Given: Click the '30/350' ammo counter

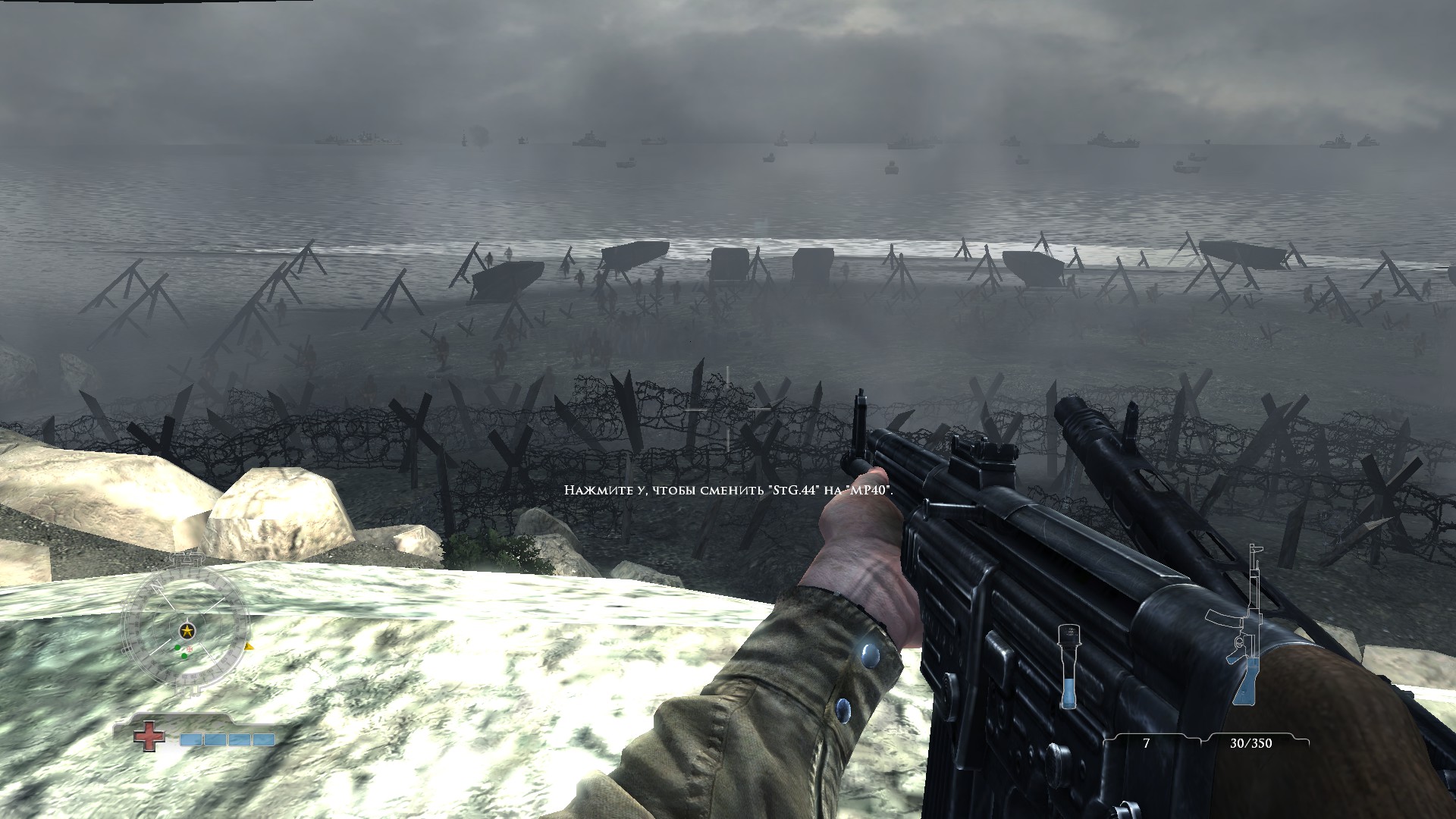Looking at the screenshot, I should (1252, 742).
